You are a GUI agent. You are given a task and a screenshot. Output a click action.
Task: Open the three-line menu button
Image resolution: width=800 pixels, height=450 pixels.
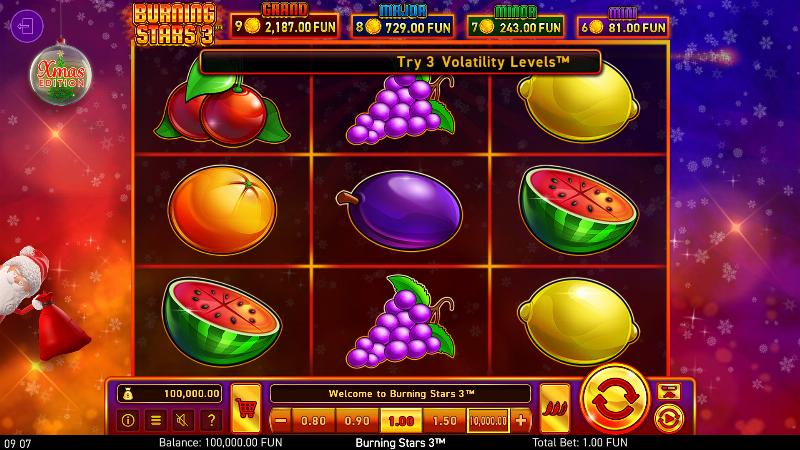[155, 419]
